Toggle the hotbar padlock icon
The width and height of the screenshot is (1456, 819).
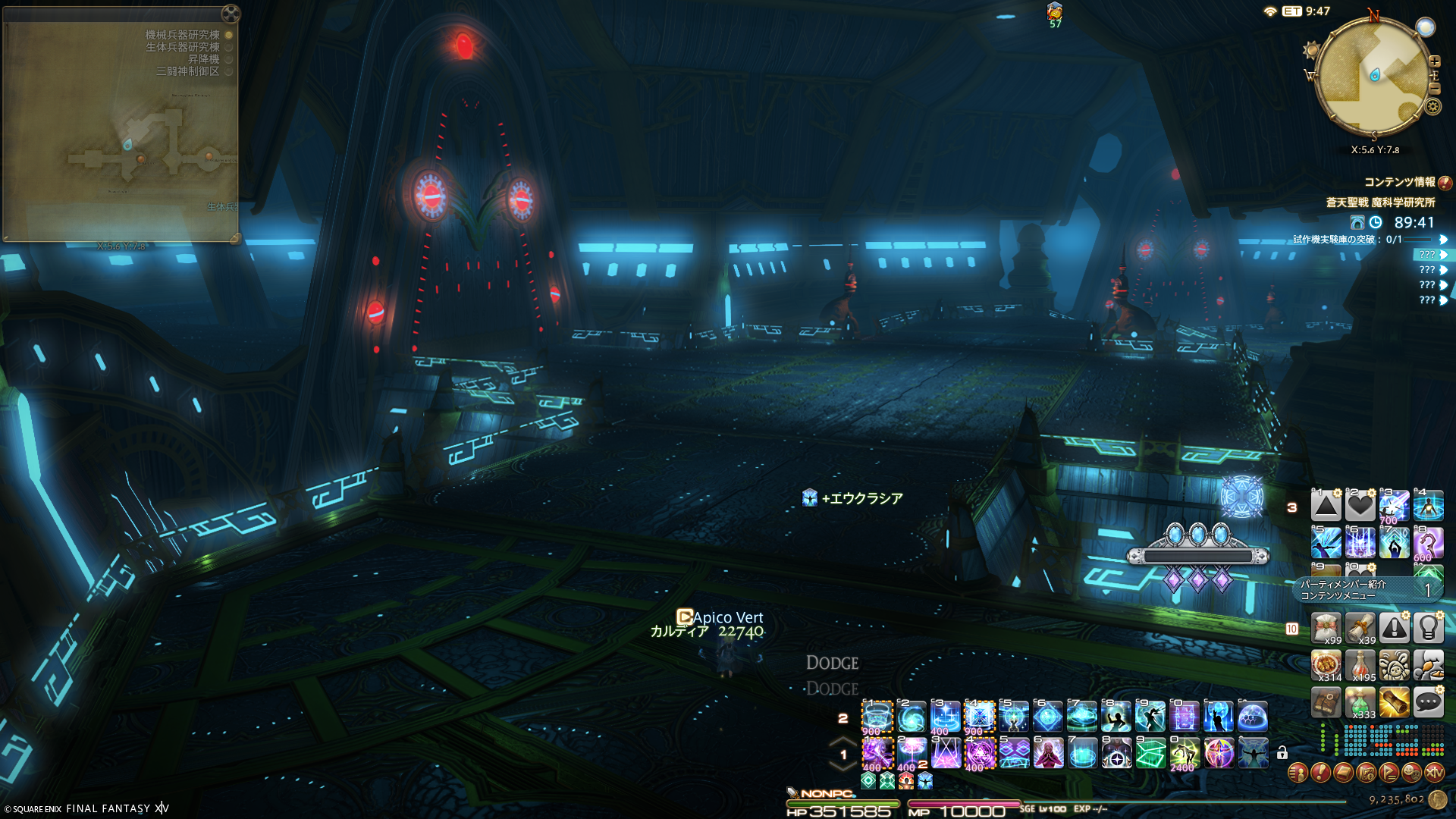[1282, 753]
